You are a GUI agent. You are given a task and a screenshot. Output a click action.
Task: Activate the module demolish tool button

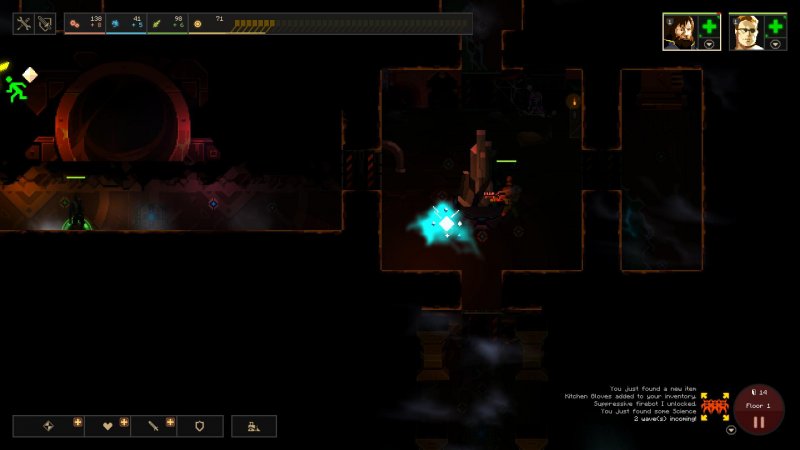254,426
